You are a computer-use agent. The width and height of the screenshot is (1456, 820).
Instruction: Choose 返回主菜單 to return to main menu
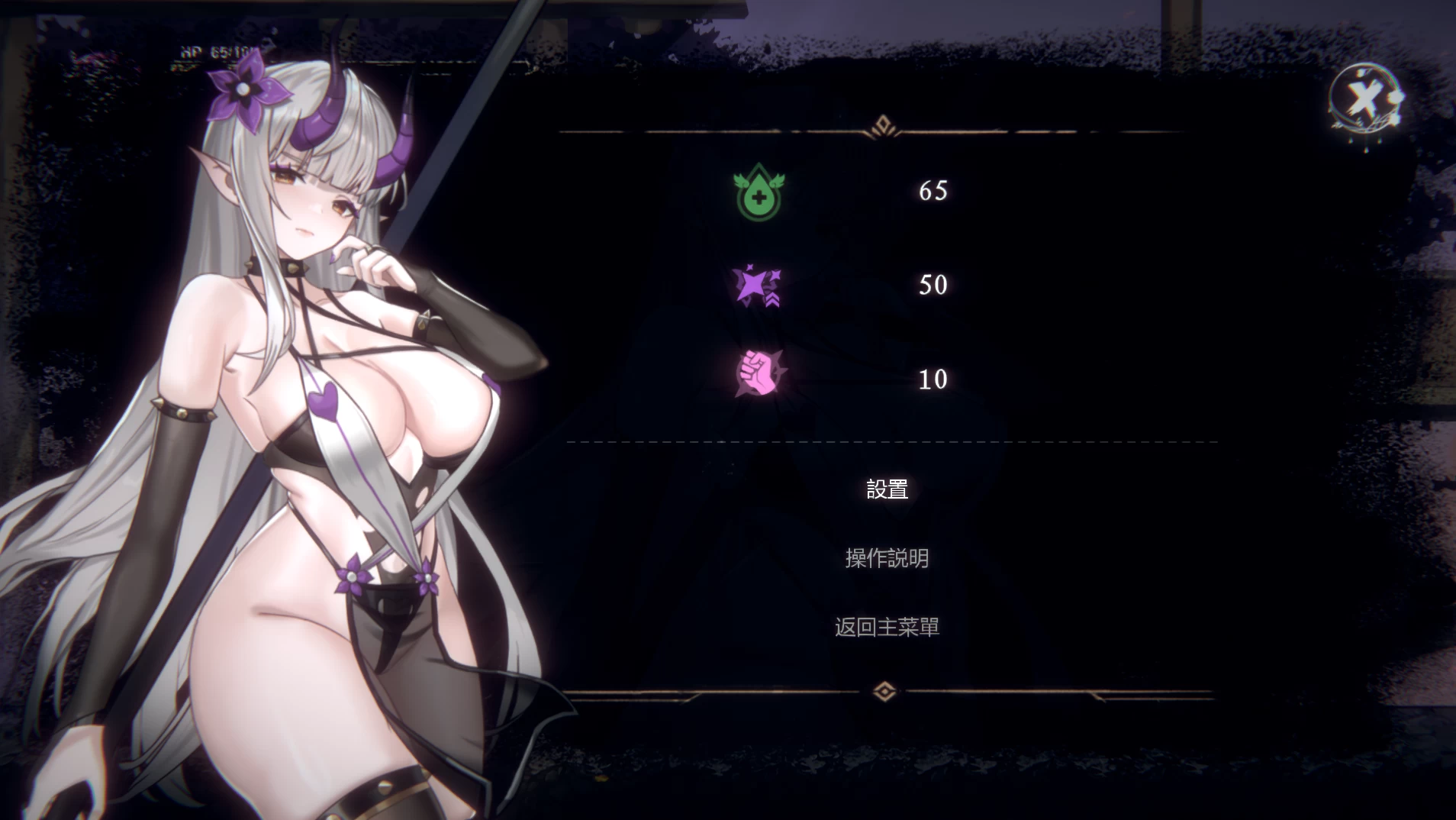pos(887,627)
